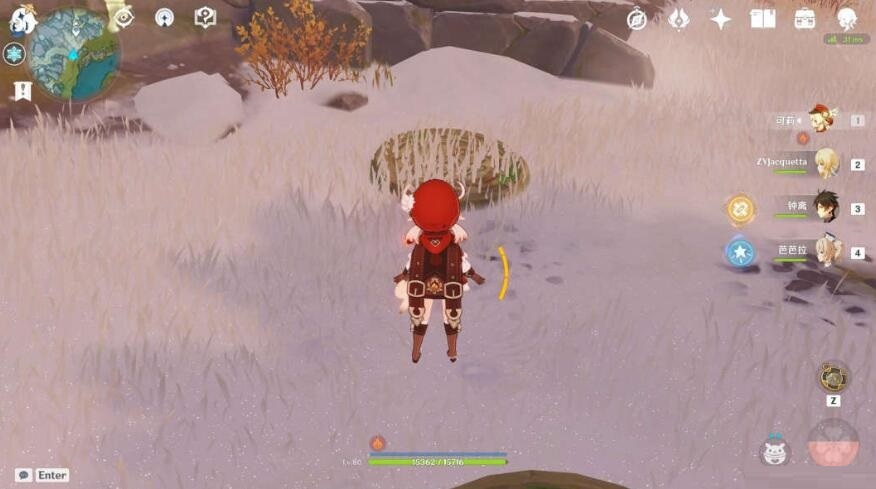
Task: Switch to party member 芭芭拉
Action: pyautogui.click(x=826, y=251)
